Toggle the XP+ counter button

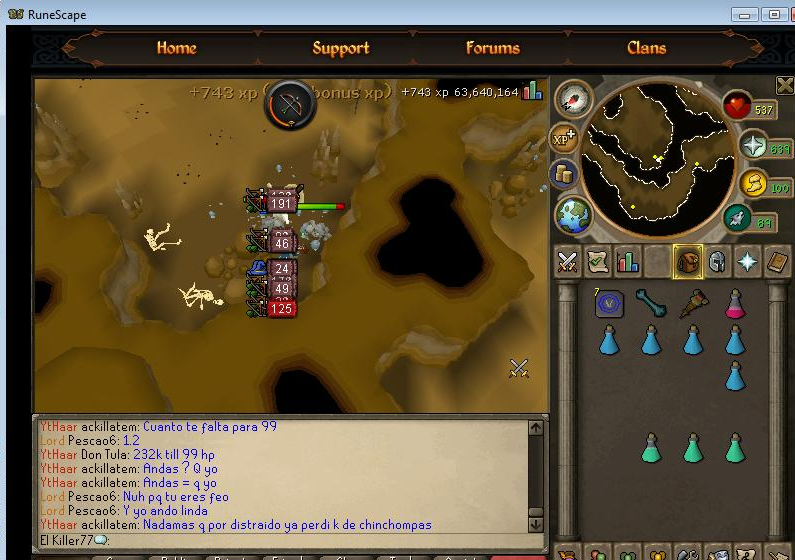[x=566, y=138]
